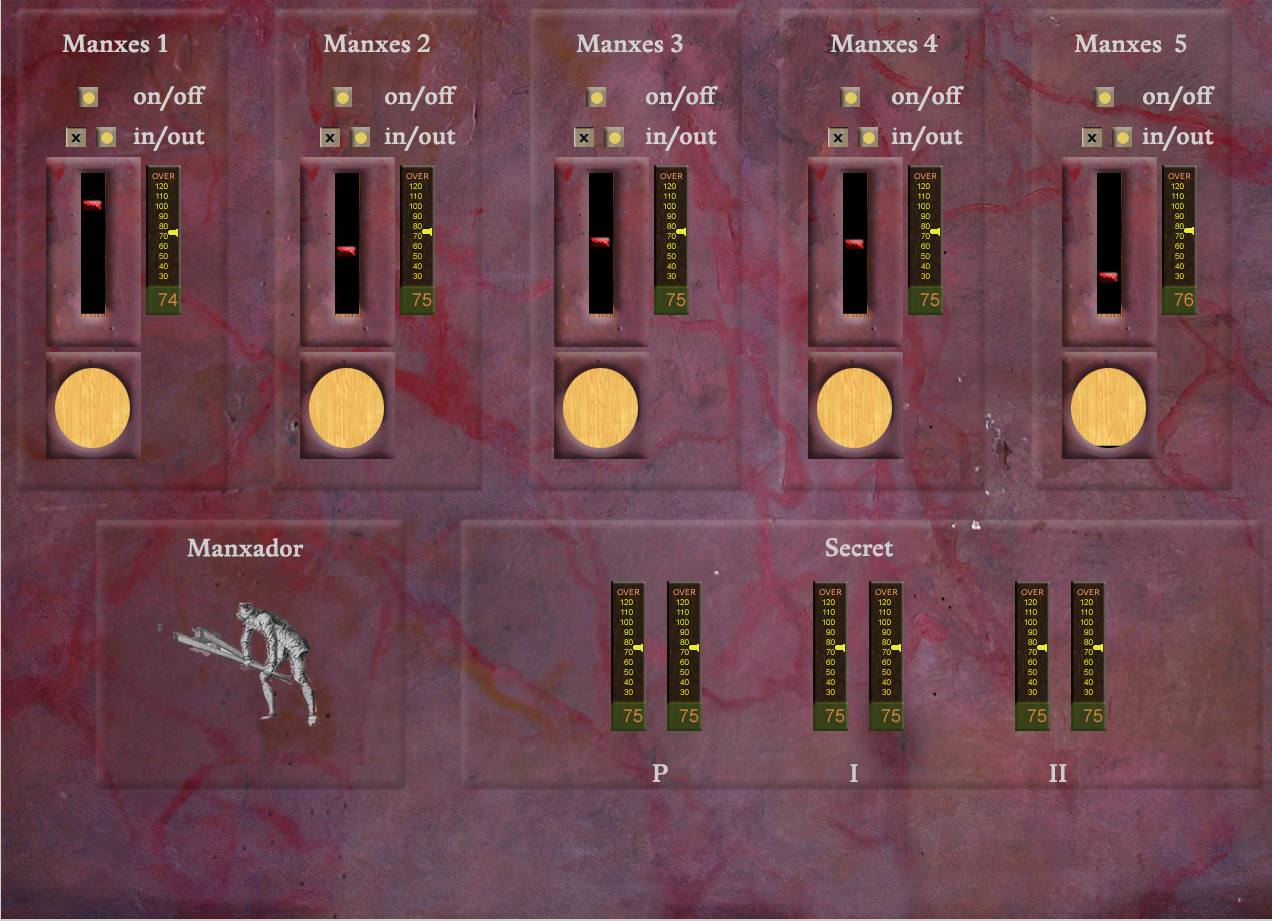Image resolution: width=1272 pixels, height=921 pixels.
Task: Strike the round wooden pad under Manxes 4
Action: coord(855,408)
